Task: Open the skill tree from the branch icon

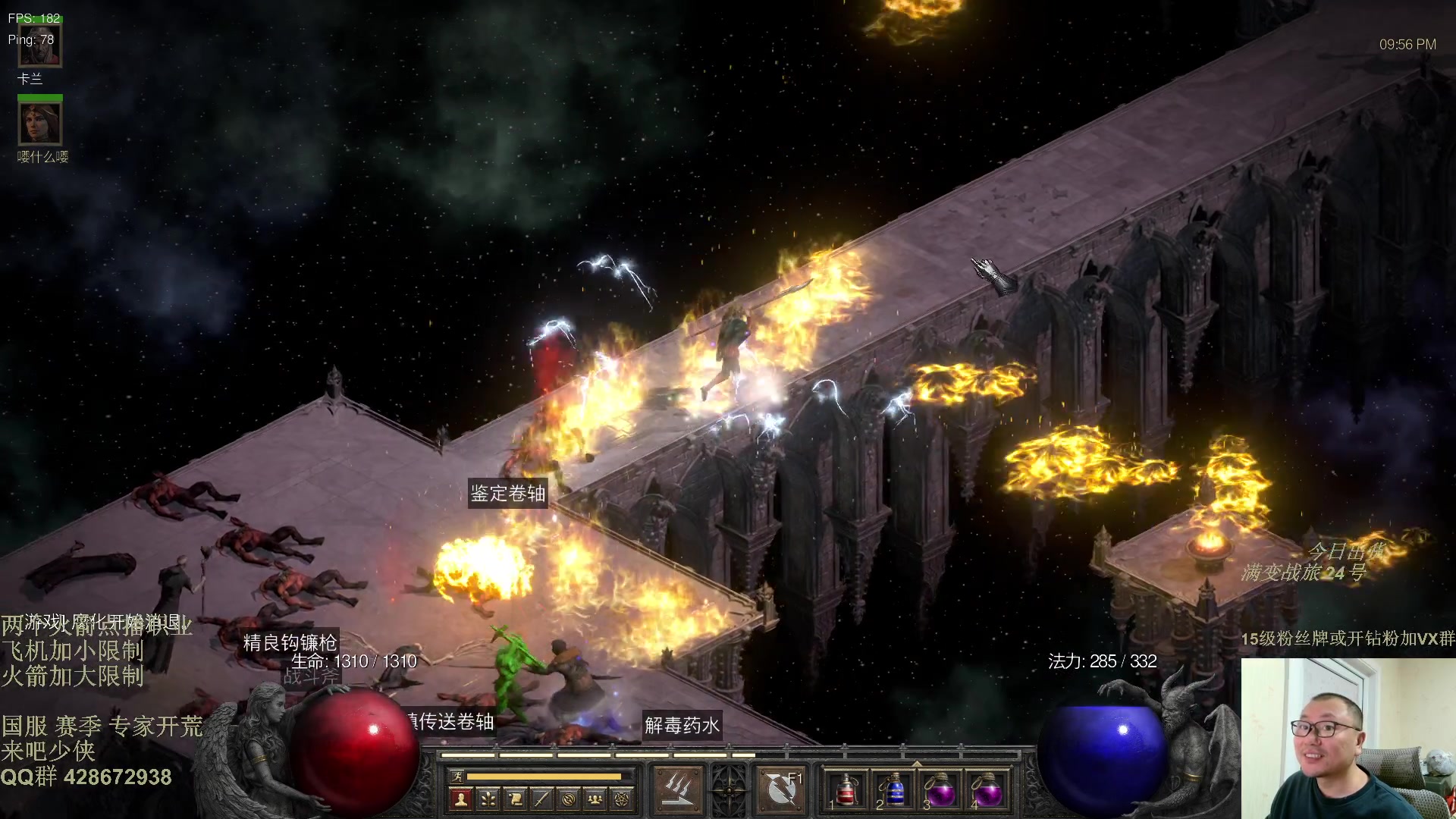Action: [488, 799]
